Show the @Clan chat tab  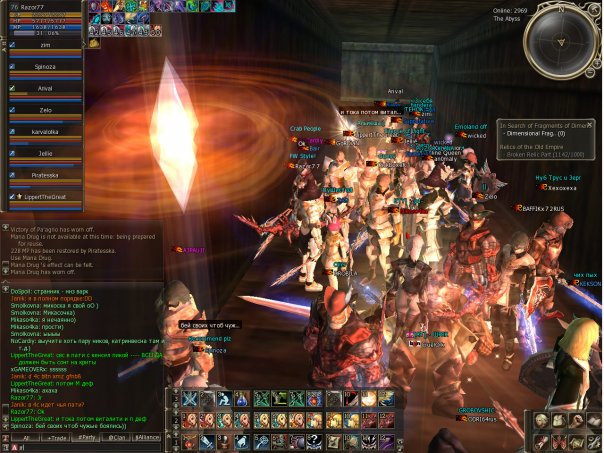click(x=119, y=438)
